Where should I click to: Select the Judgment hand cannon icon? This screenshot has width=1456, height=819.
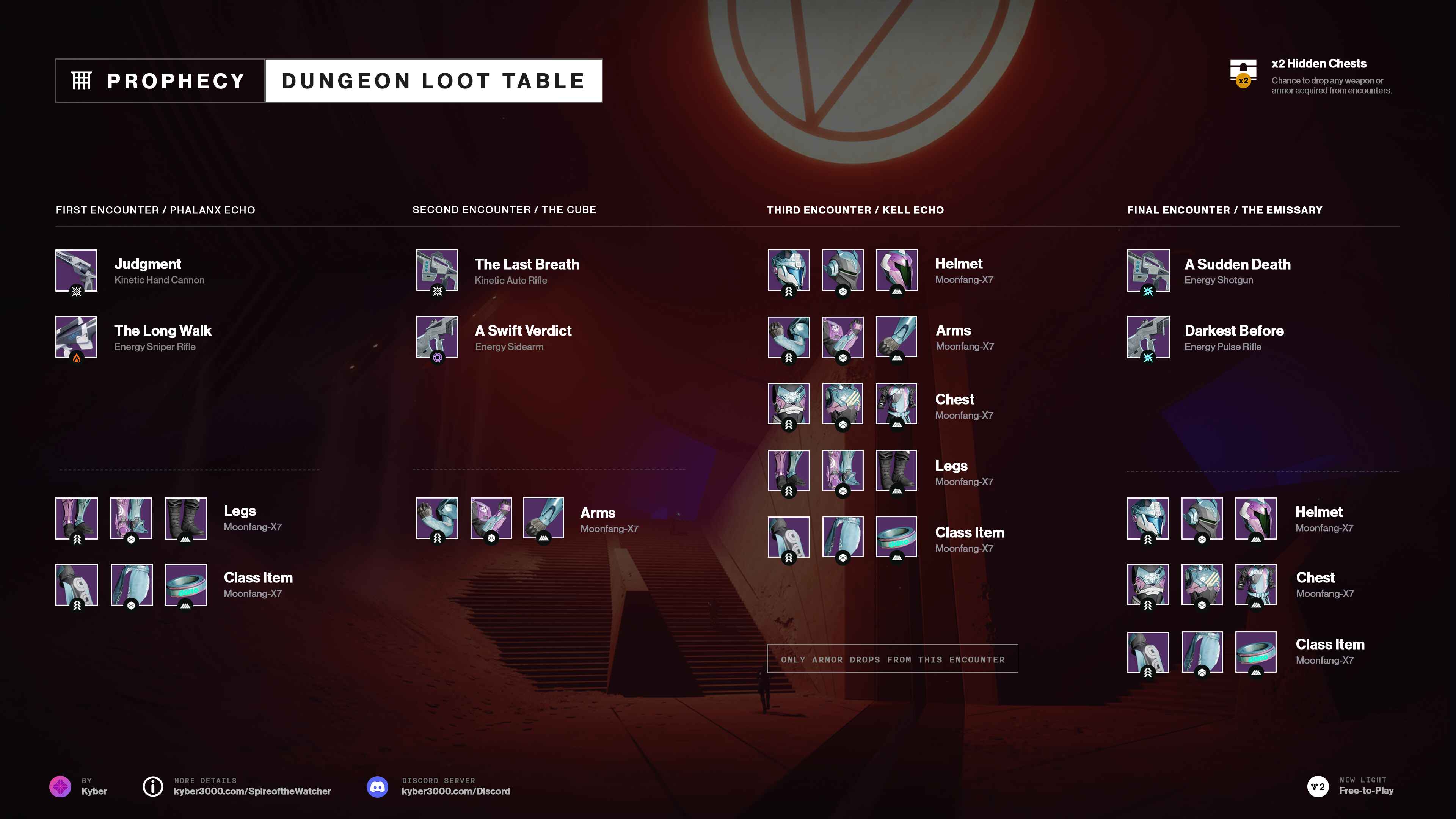76,270
